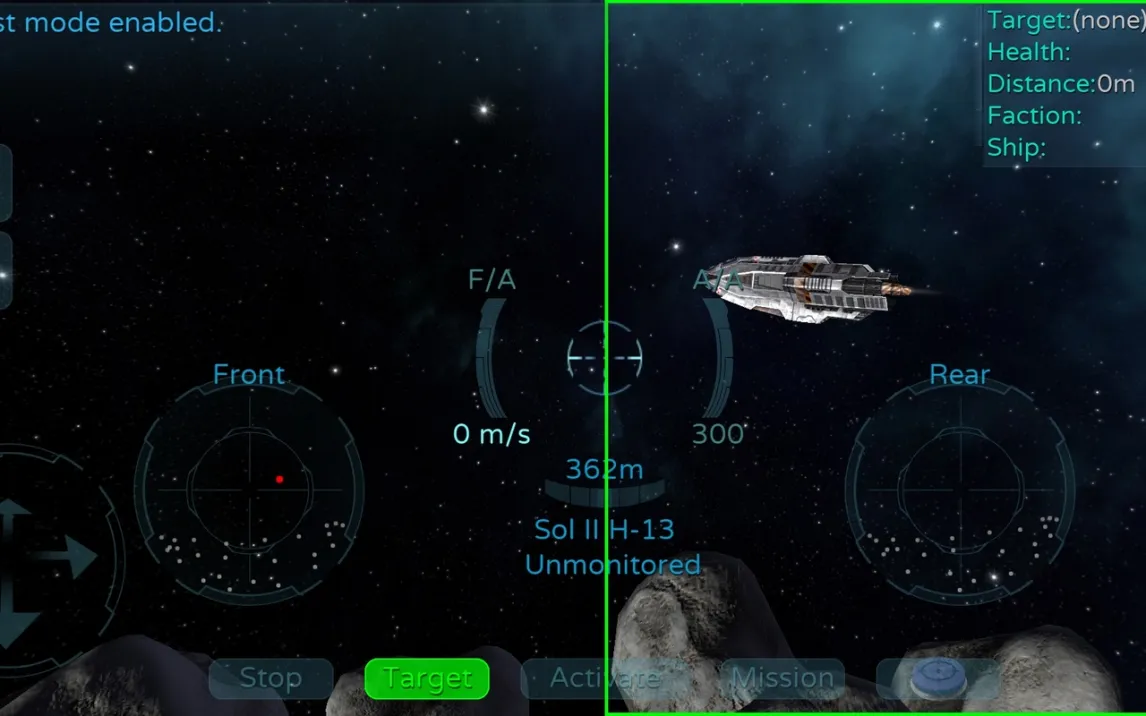The image size is (1146, 716).
Task: Click the round blue disc button
Action: (937, 678)
